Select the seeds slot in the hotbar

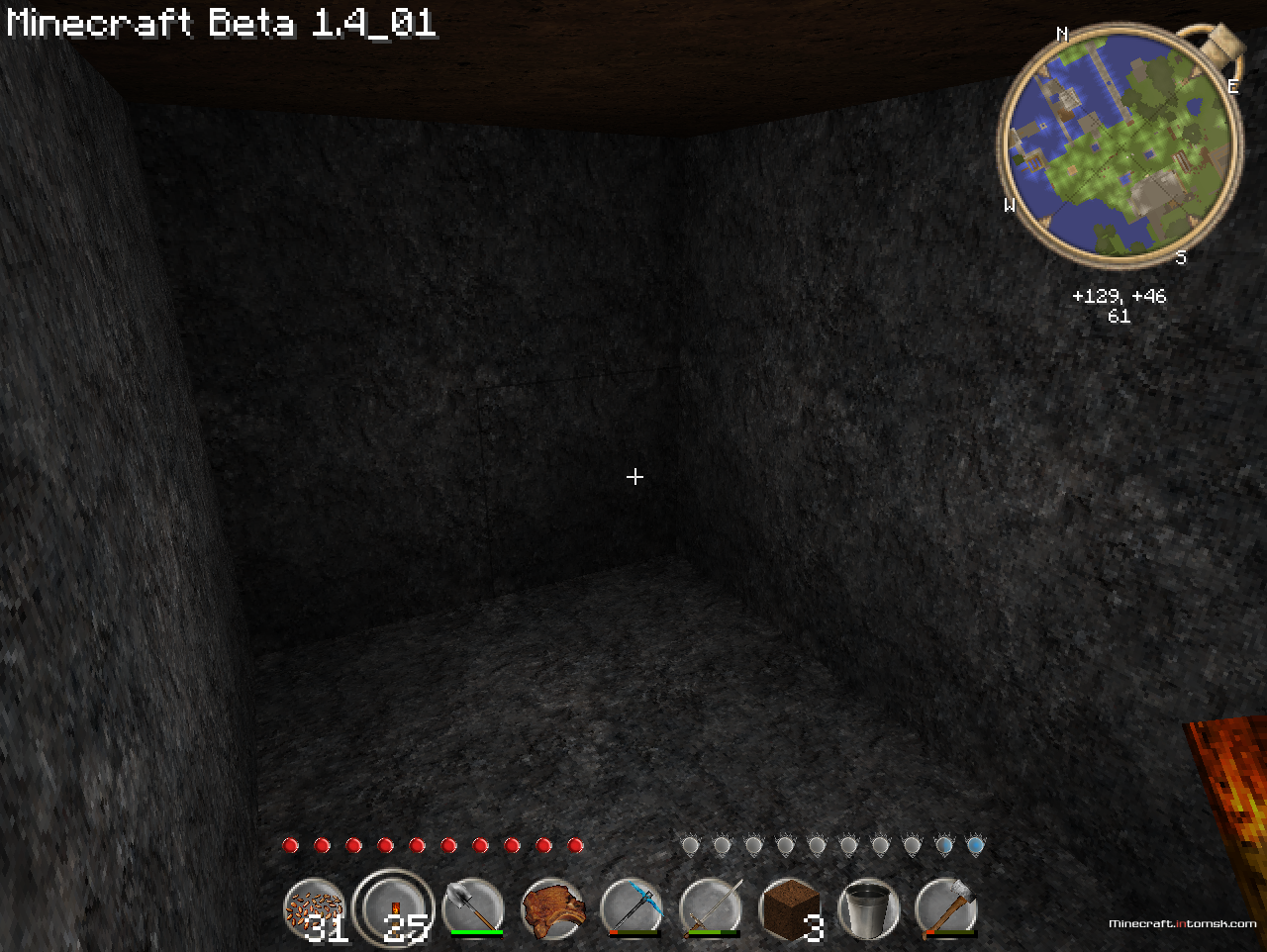pyautogui.click(x=315, y=908)
